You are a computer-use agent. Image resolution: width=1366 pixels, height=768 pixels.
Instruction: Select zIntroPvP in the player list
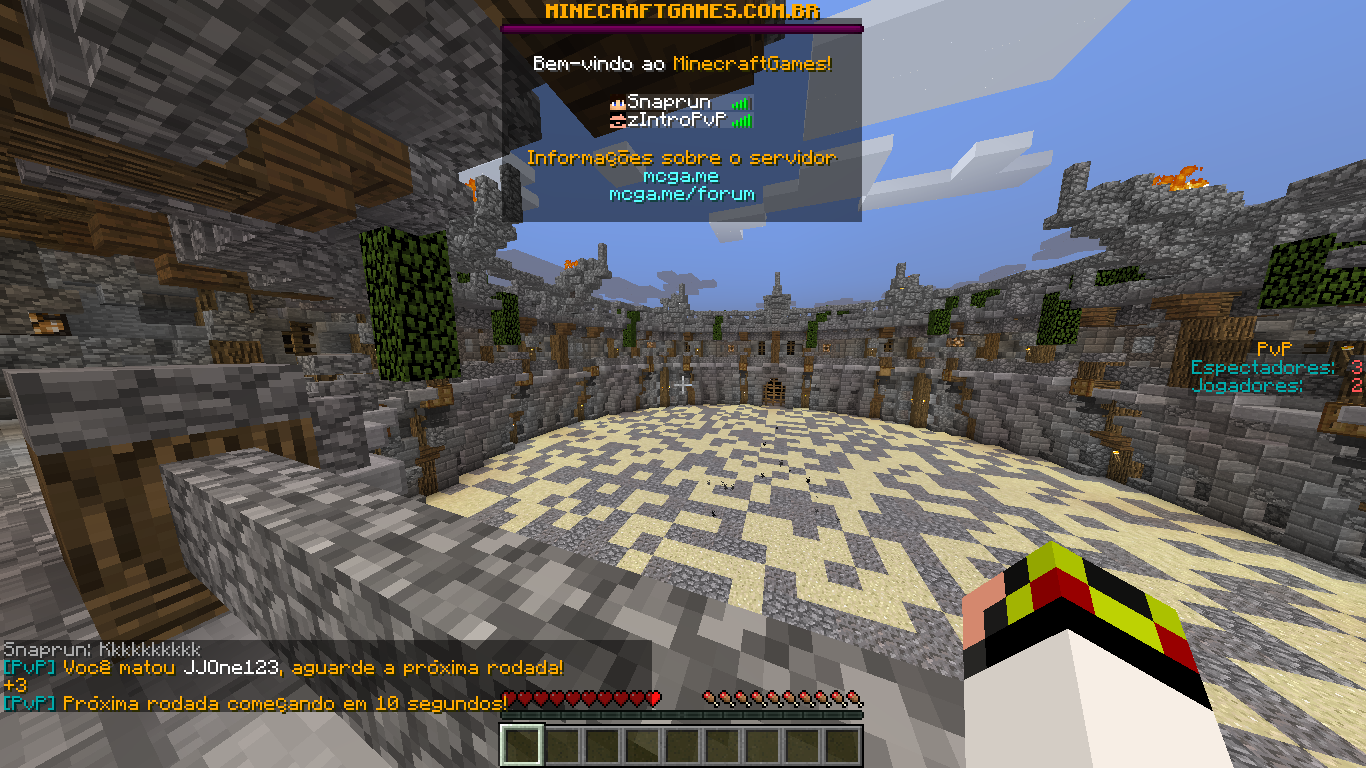click(x=676, y=120)
